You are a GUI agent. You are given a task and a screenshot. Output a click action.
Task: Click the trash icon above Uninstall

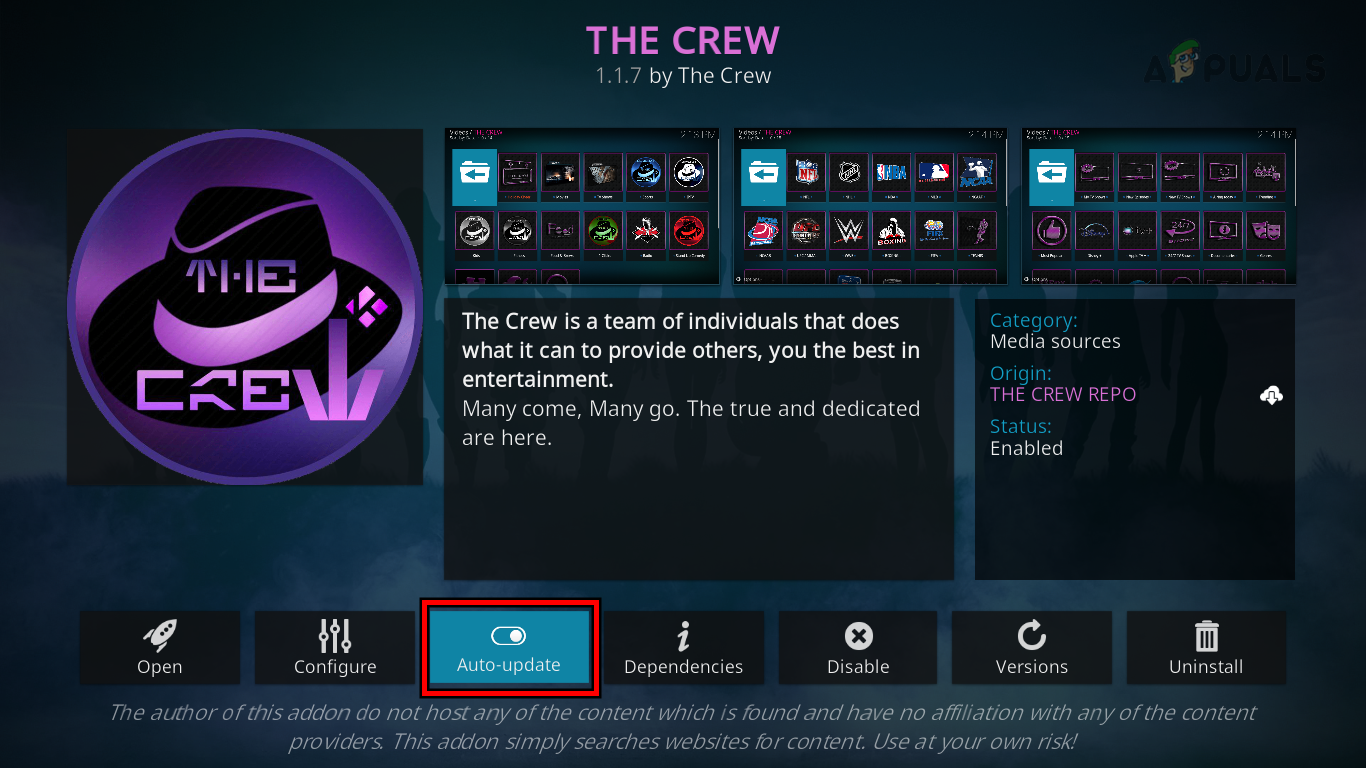(x=1206, y=634)
